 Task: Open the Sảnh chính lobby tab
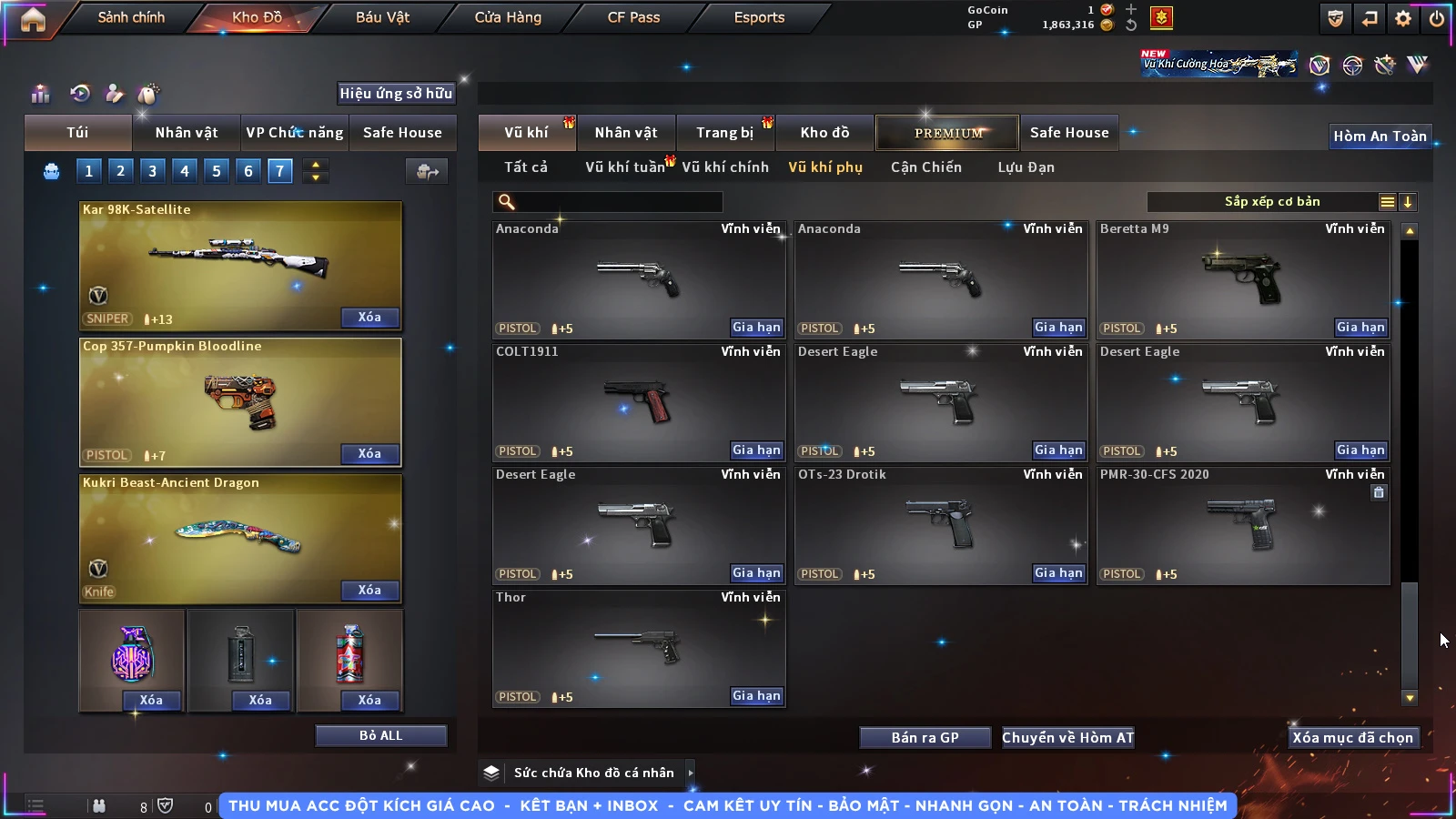coord(131,17)
